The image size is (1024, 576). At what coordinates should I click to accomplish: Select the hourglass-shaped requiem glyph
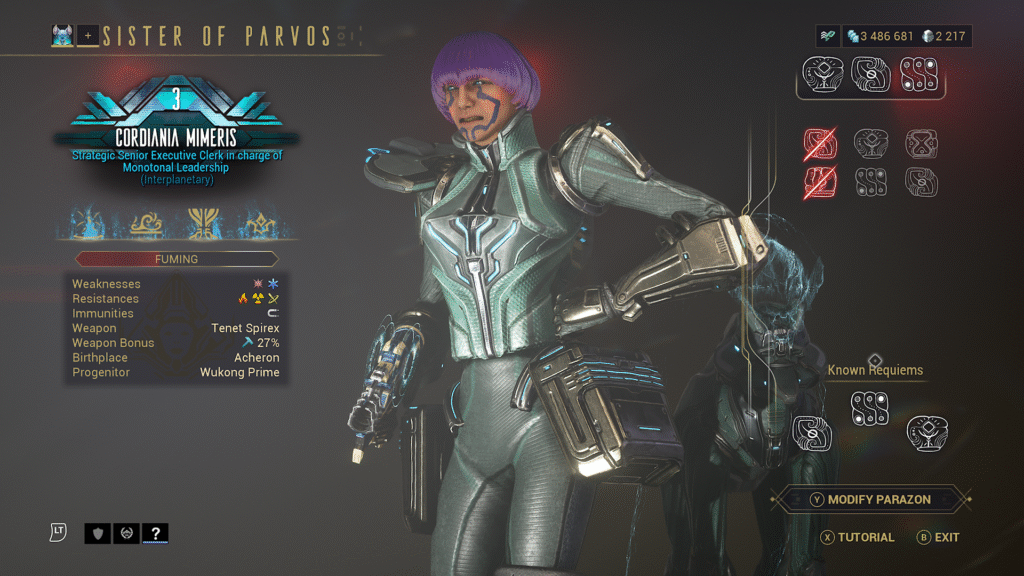[920, 144]
